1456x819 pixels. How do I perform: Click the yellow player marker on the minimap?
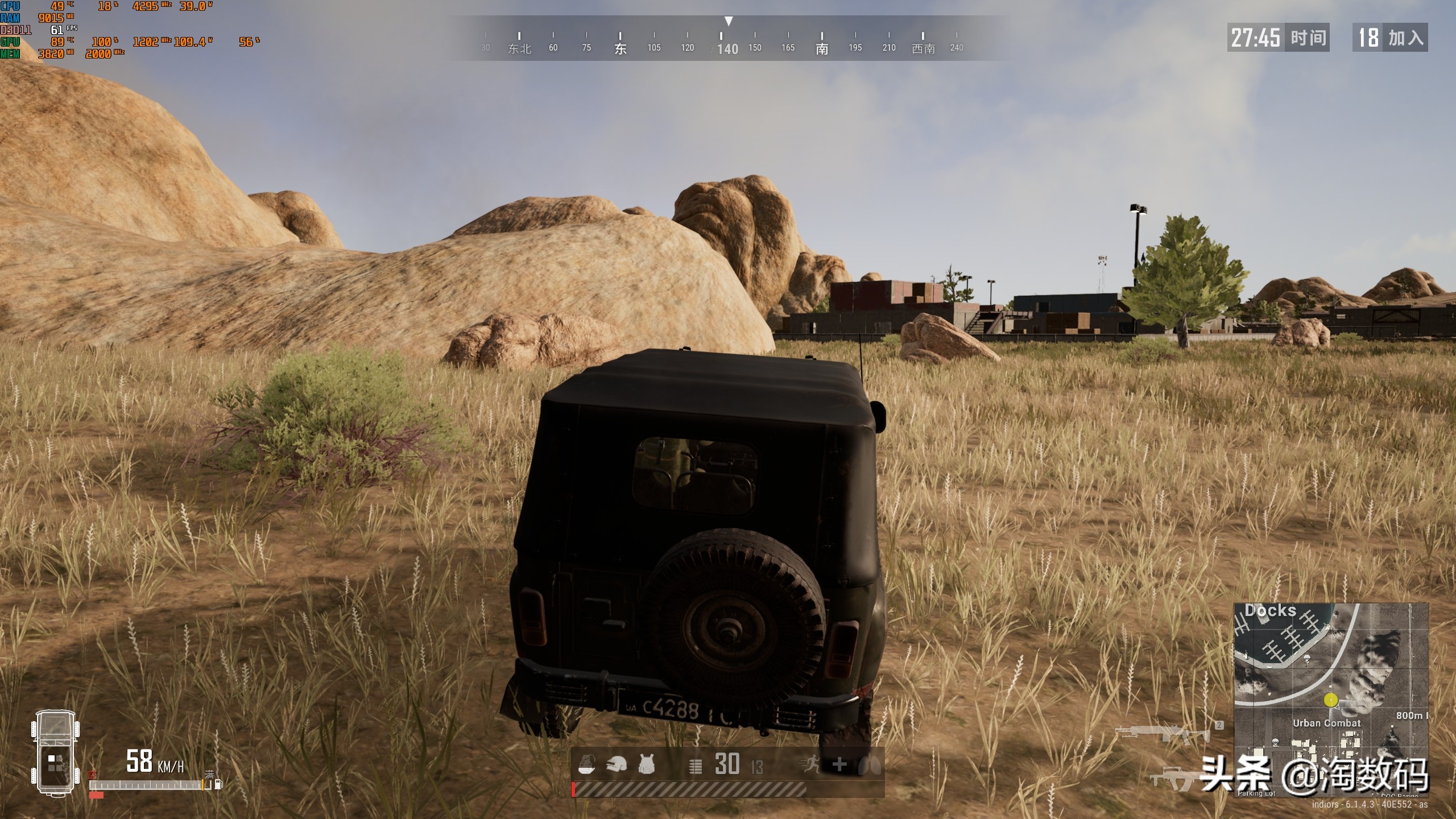(1330, 700)
